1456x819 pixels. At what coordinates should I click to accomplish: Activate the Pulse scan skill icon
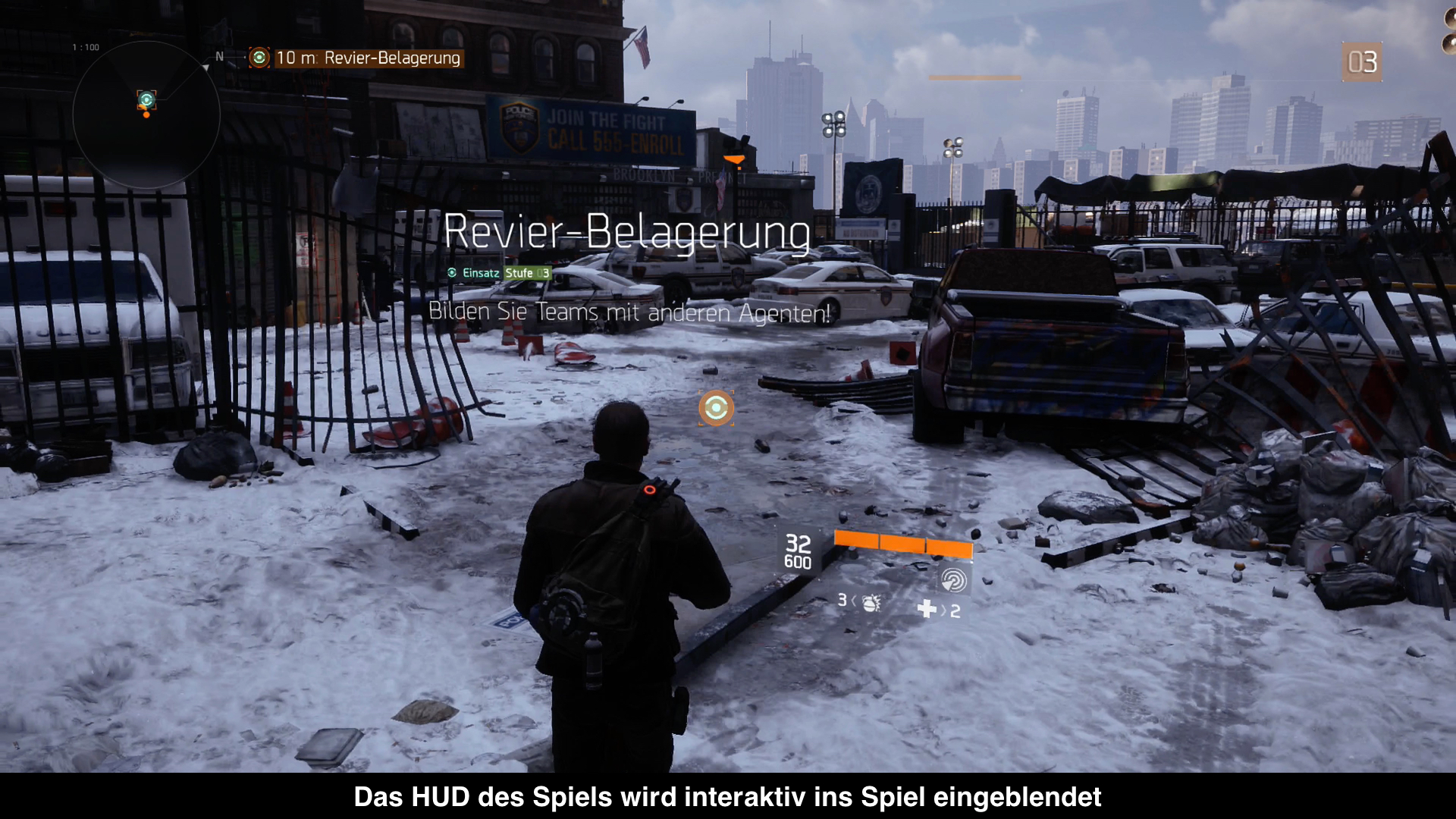point(953,580)
